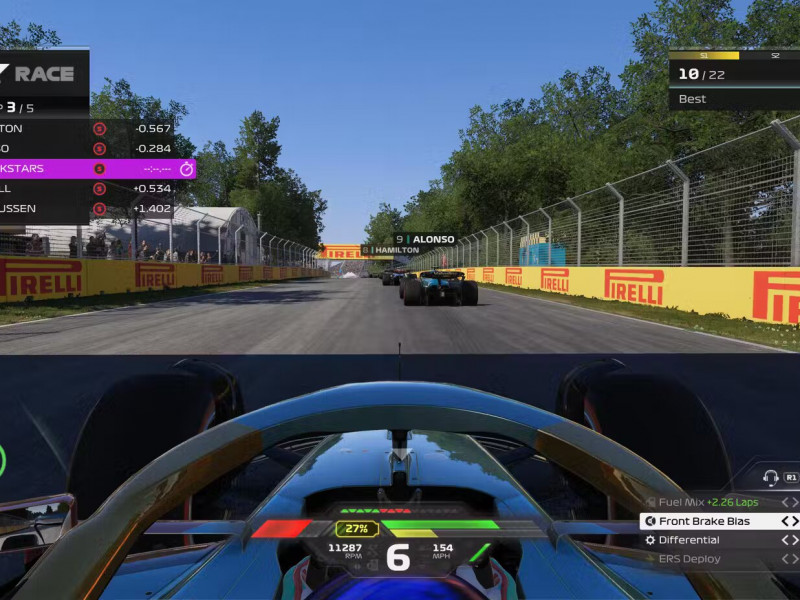The image size is (800, 600).
Task: Increase Front Brake Bias with right arrow
Action: tap(795, 521)
